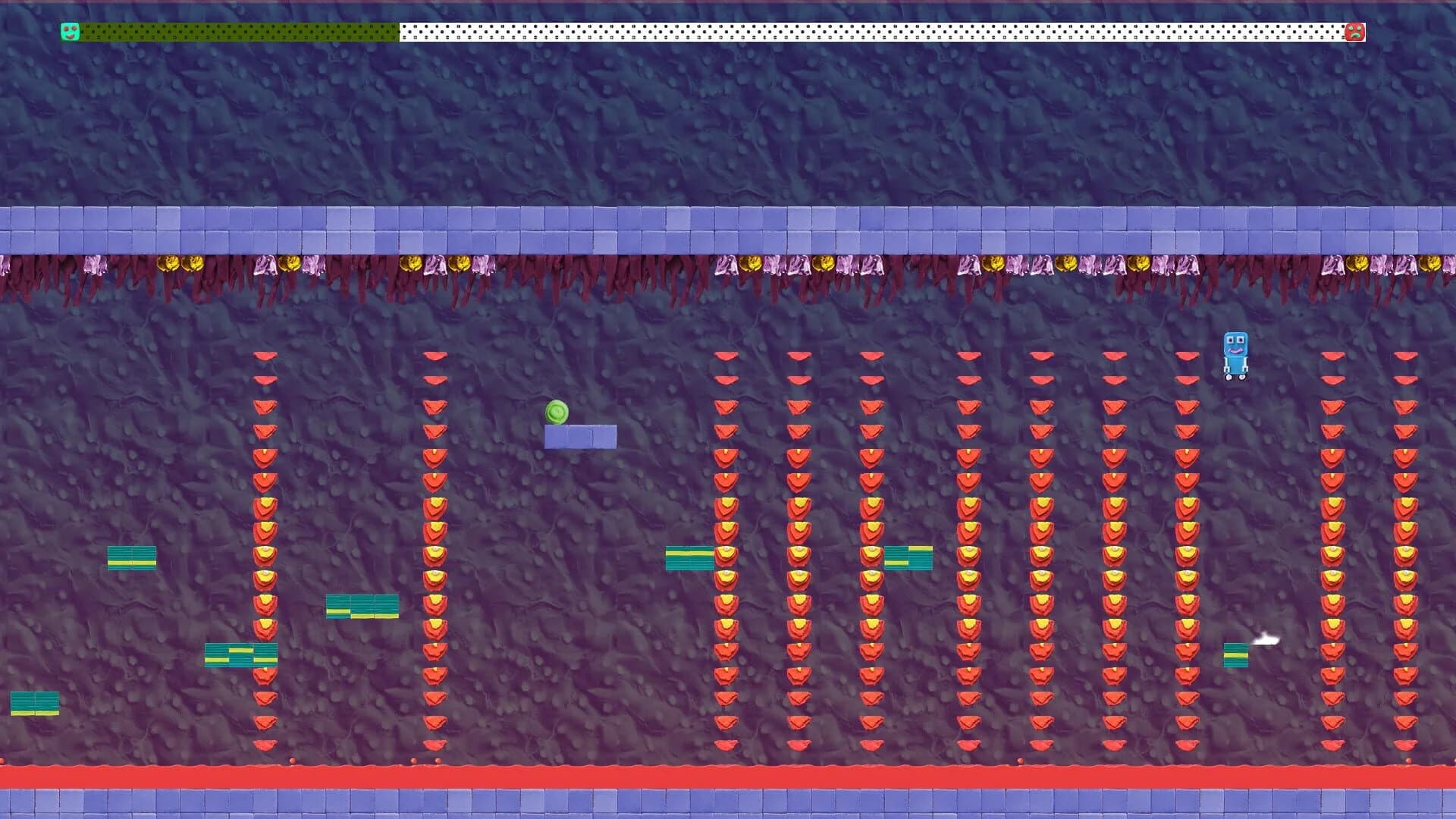Click the boundary between green and white progress
Screen dimensions: 1456x819
[398, 31]
